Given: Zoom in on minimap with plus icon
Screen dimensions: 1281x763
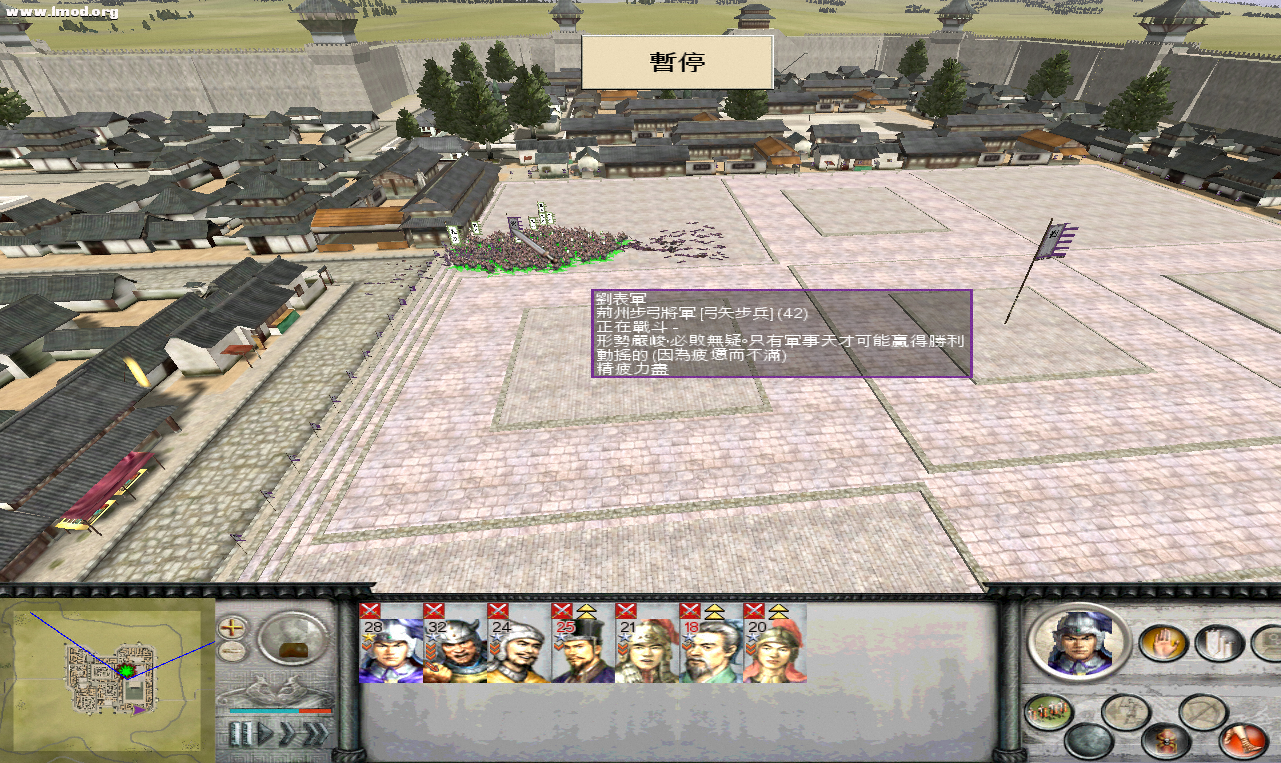Looking at the screenshot, I should [231, 627].
